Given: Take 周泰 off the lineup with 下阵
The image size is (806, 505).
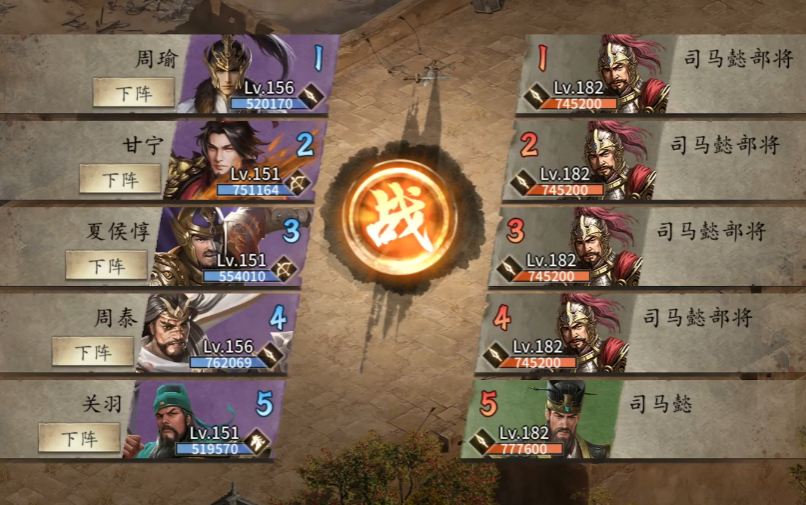Looking at the screenshot, I should click(x=93, y=351).
